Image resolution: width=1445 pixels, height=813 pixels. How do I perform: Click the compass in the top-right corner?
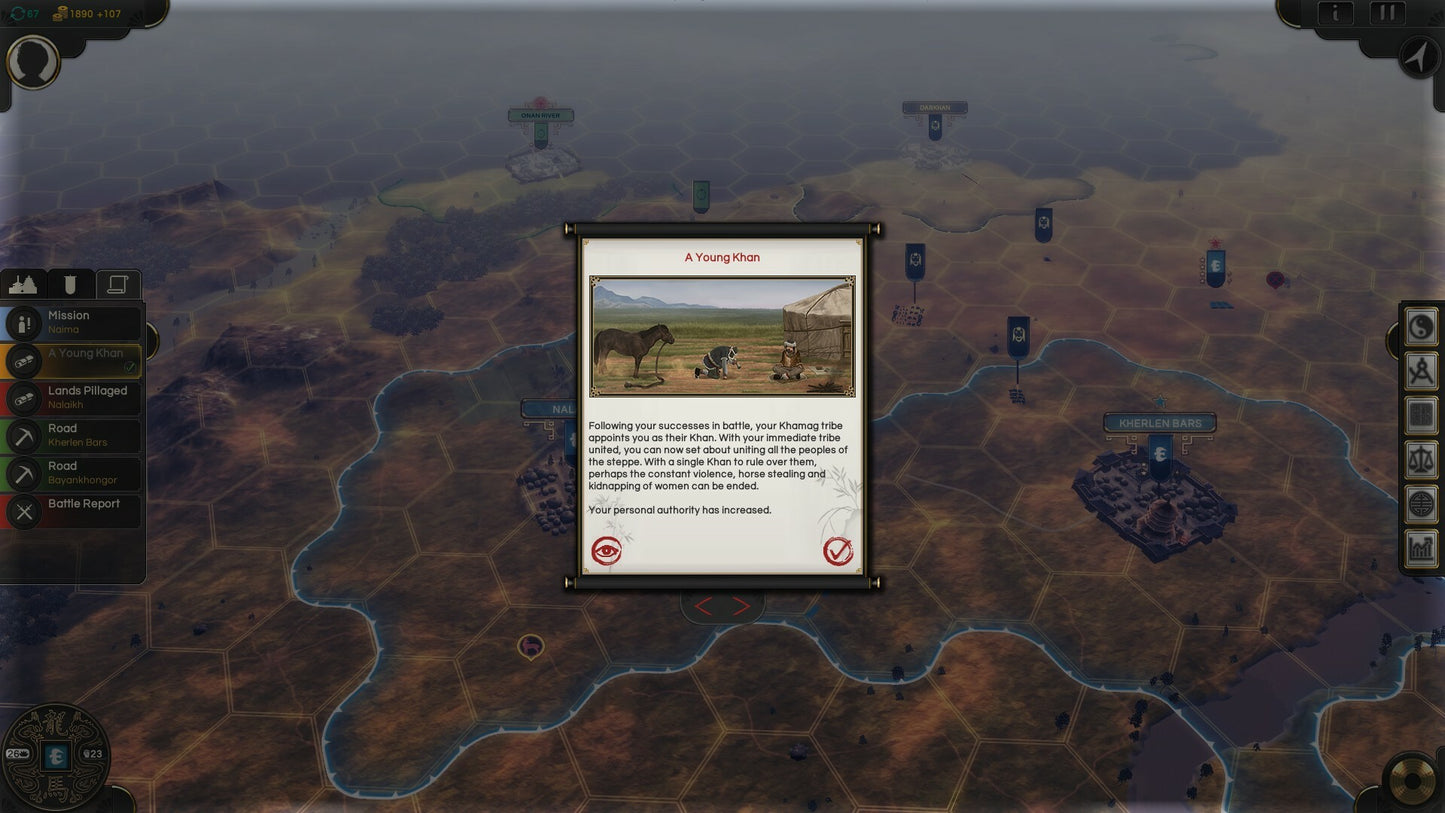coord(1416,57)
